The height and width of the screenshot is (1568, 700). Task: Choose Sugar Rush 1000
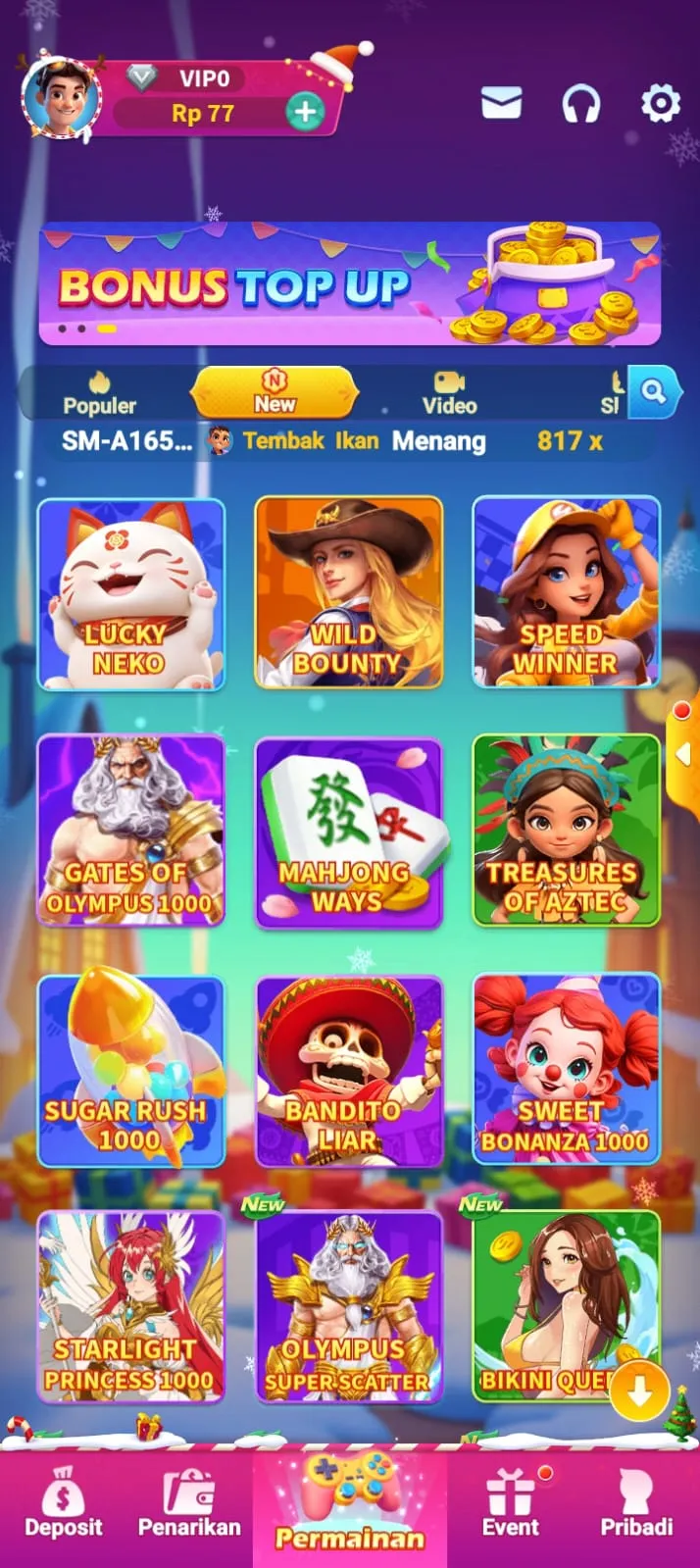pos(131,1070)
